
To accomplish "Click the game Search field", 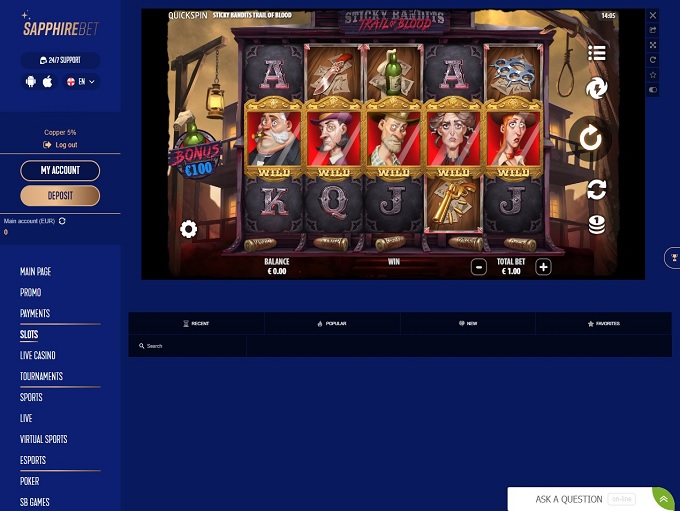I will coord(190,346).
